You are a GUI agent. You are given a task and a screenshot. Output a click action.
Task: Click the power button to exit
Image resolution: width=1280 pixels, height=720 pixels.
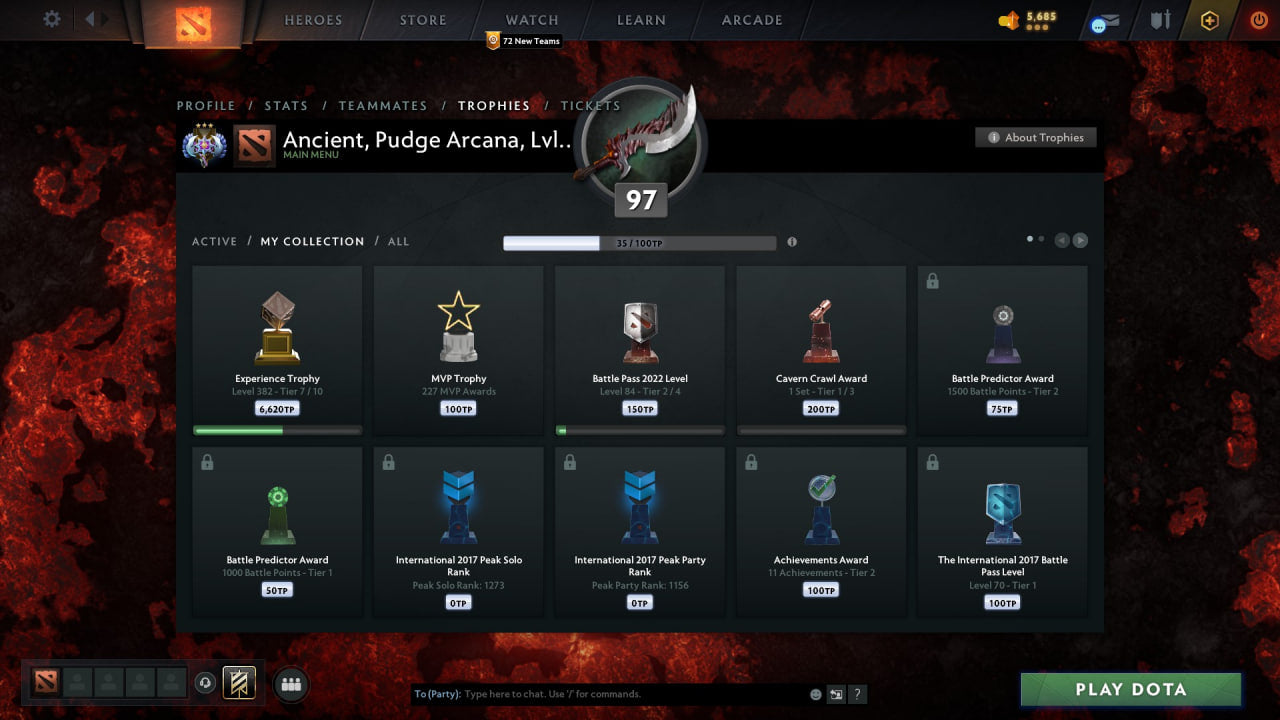(1257, 19)
